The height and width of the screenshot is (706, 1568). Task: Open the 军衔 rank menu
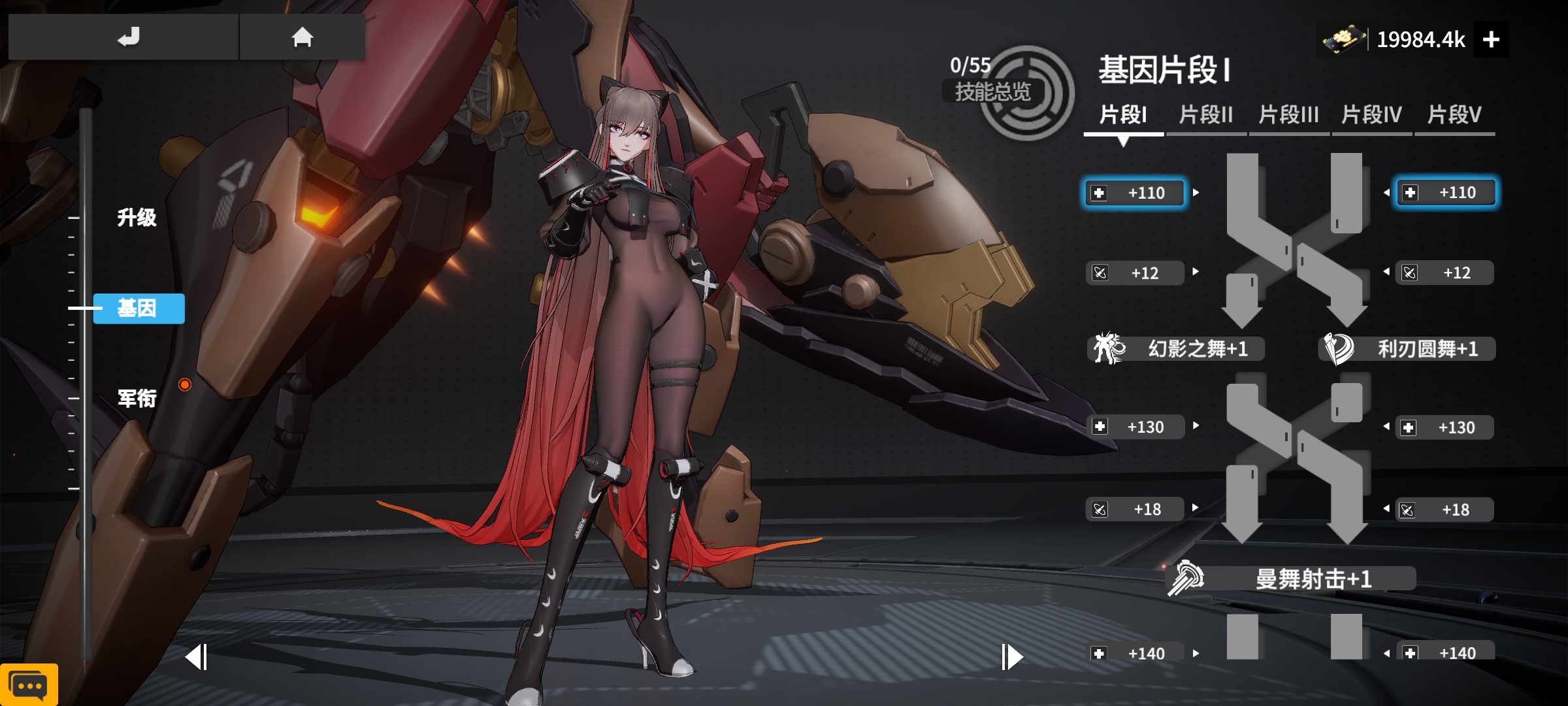tap(137, 398)
